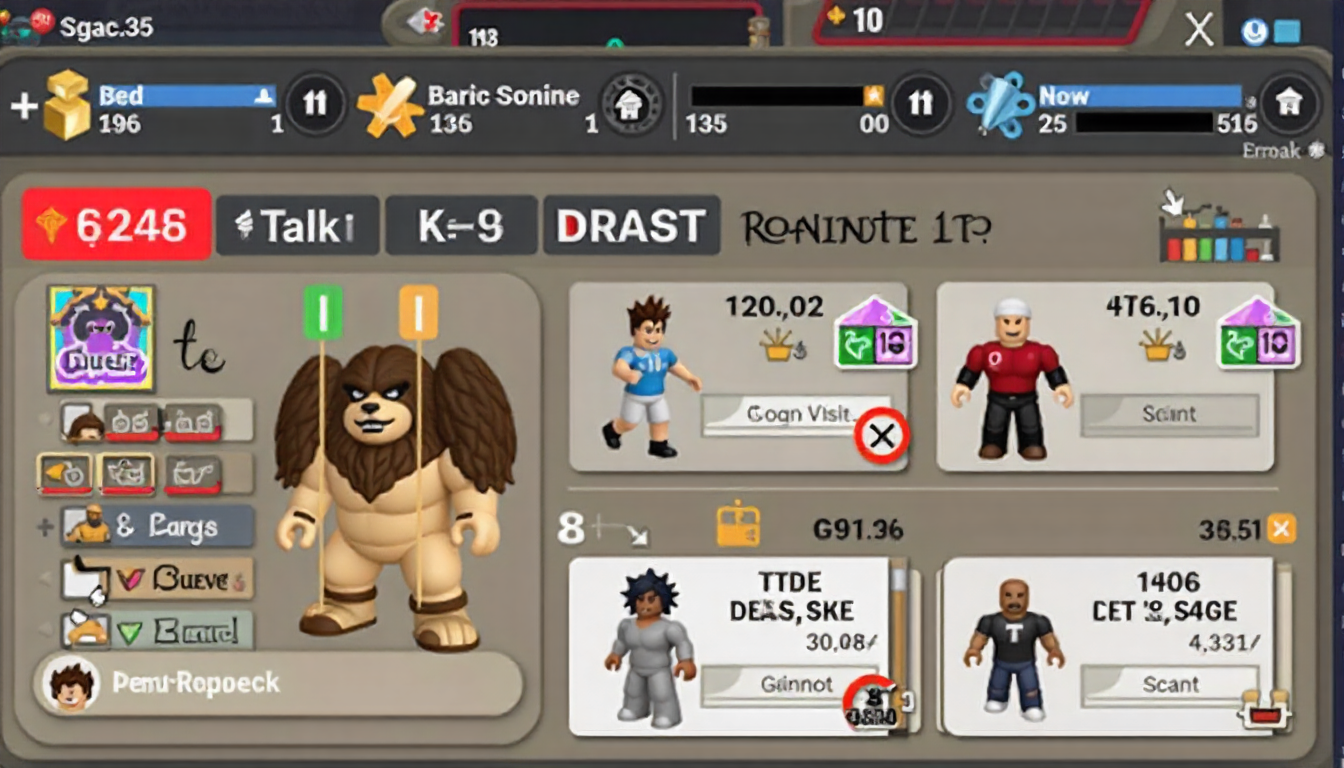Image resolution: width=1344 pixels, height=768 pixels.
Task: Open the colorful shelf shop icon
Action: point(1218,229)
